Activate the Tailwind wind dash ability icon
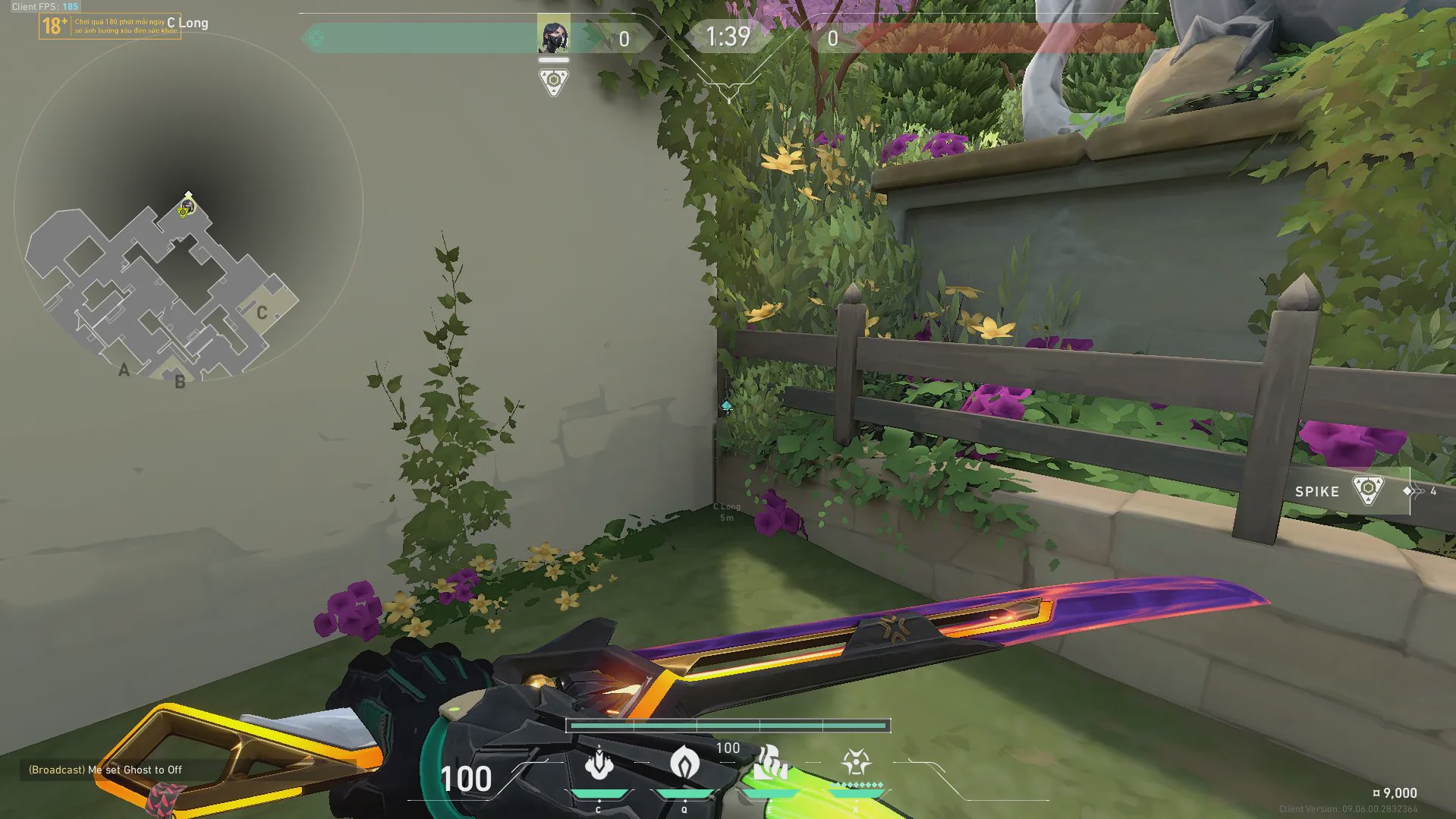Screen dimensions: 1456x819 pos(769,763)
